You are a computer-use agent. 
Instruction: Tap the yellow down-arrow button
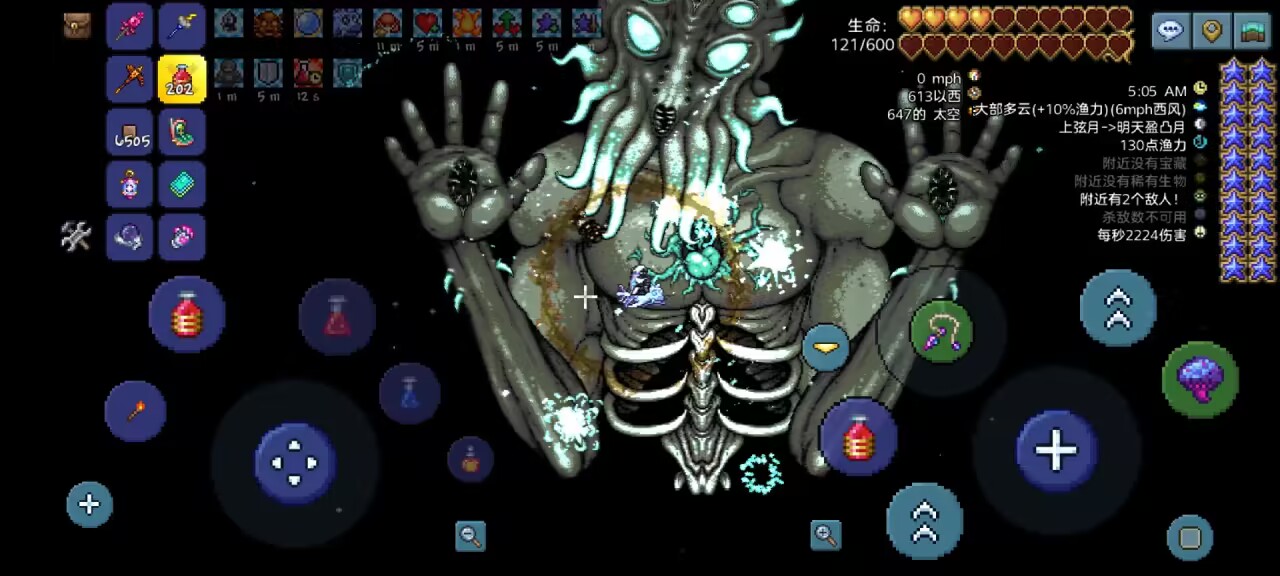826,347
